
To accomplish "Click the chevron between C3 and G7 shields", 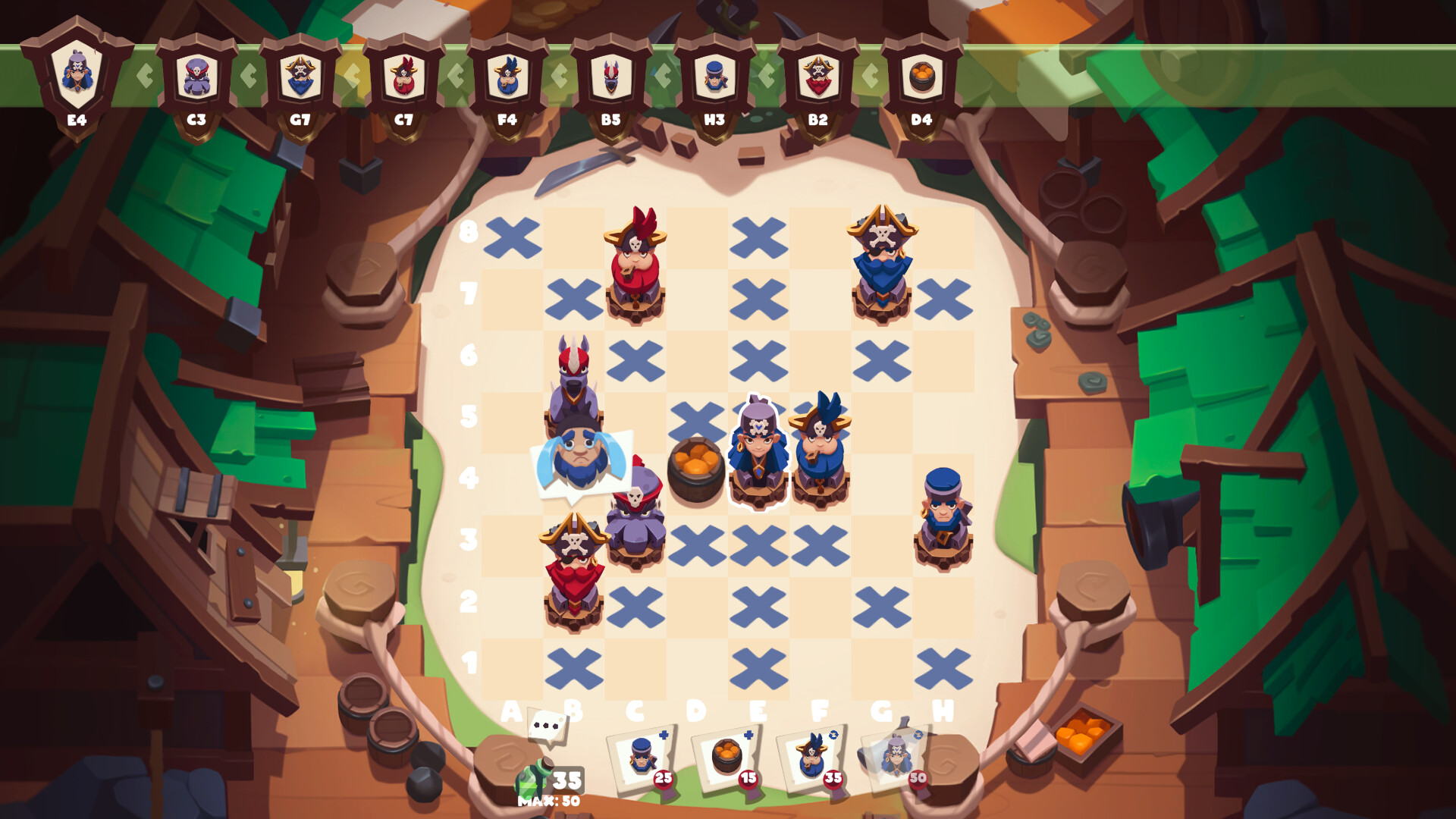I will (246, 76).
